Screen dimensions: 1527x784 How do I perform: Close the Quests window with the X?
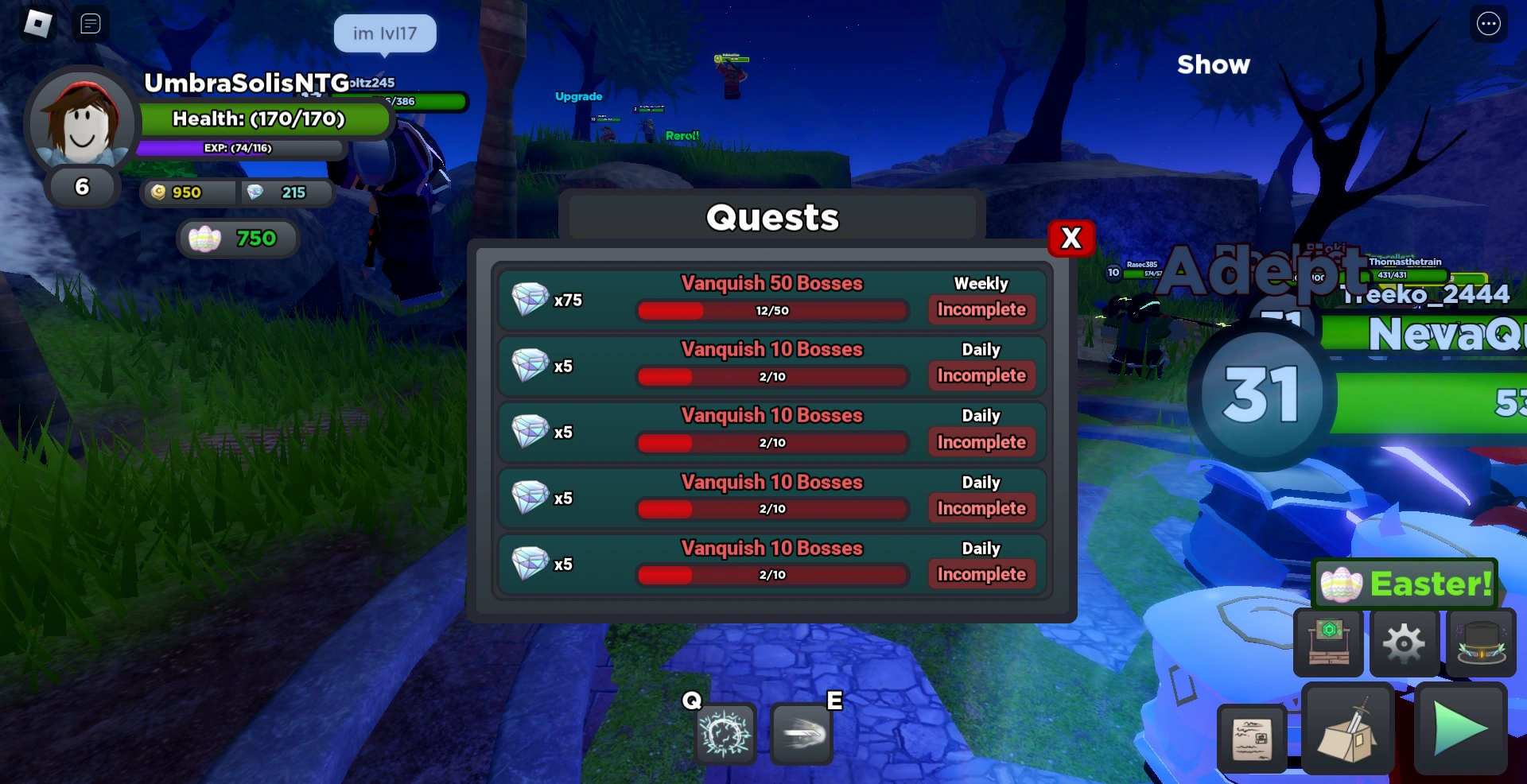click(x=1070, y=239)
